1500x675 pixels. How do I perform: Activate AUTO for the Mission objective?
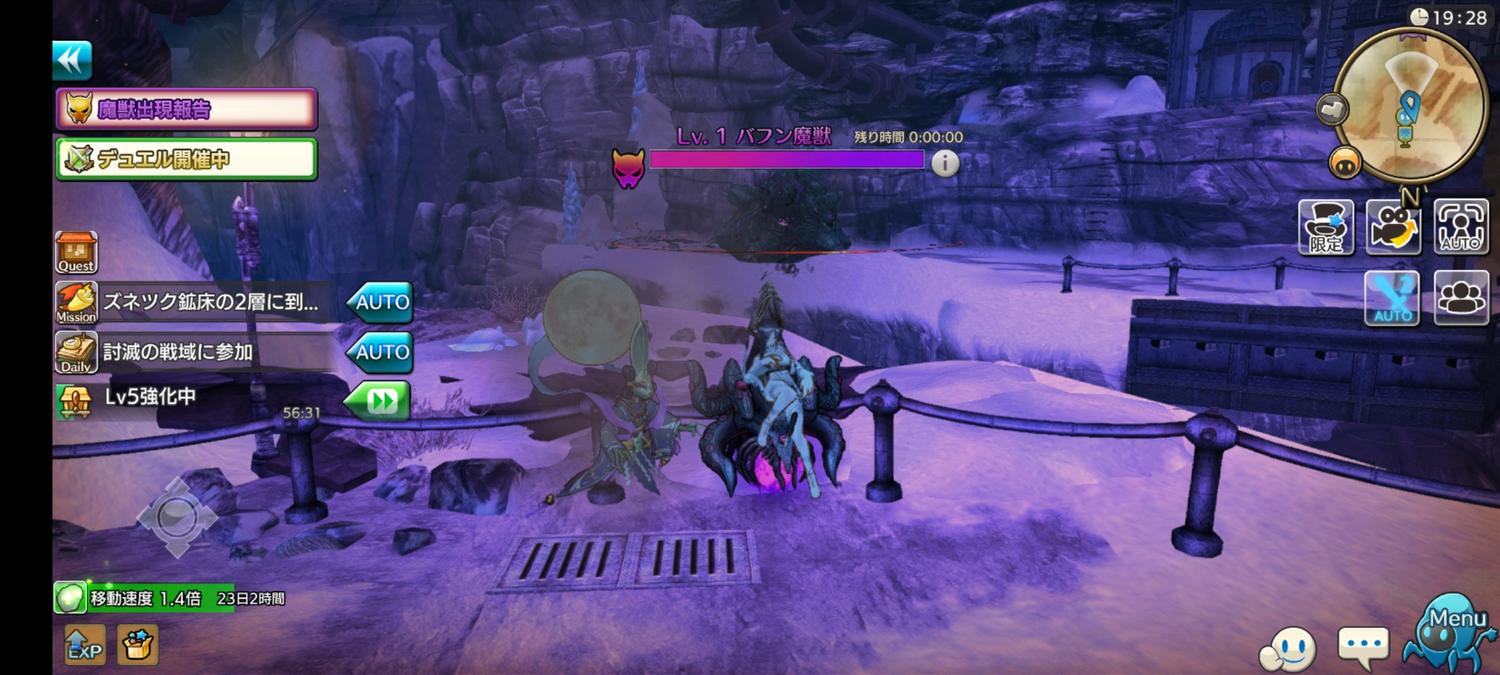(x=381, y=302)
